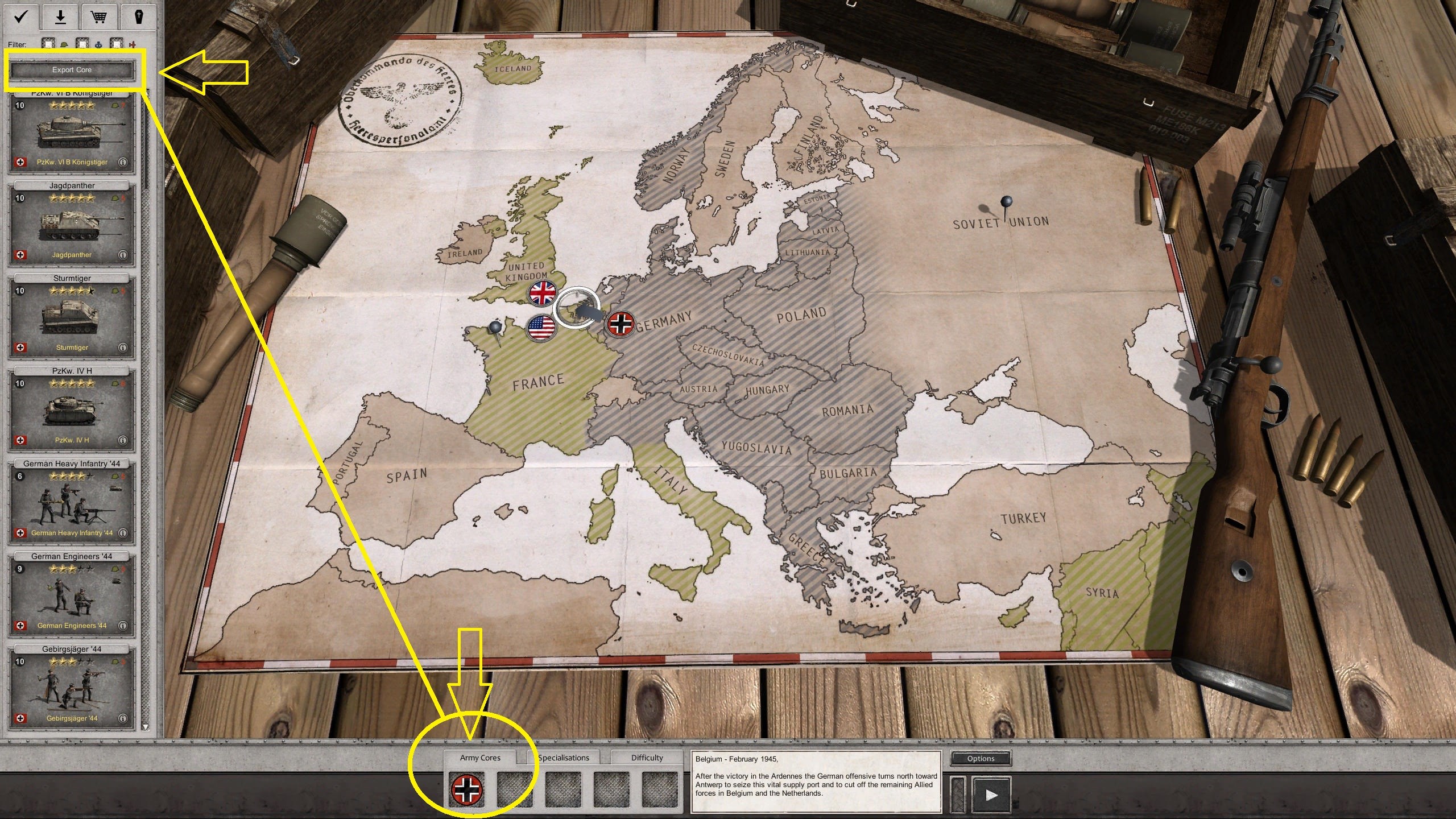The height and width of the screenshot is (819, 1456).
Task: Click the Export Core button
Action: (x=72, y=69)
